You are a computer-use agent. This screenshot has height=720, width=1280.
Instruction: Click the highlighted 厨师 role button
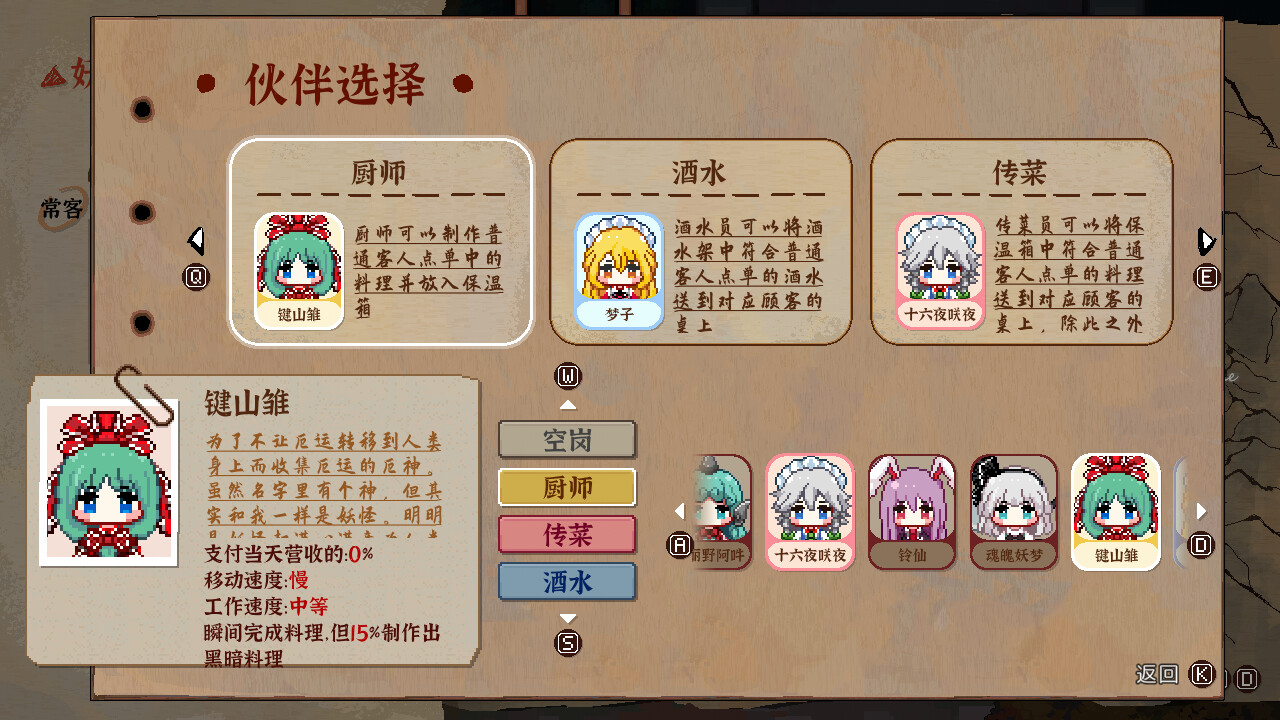pos(567,487)
